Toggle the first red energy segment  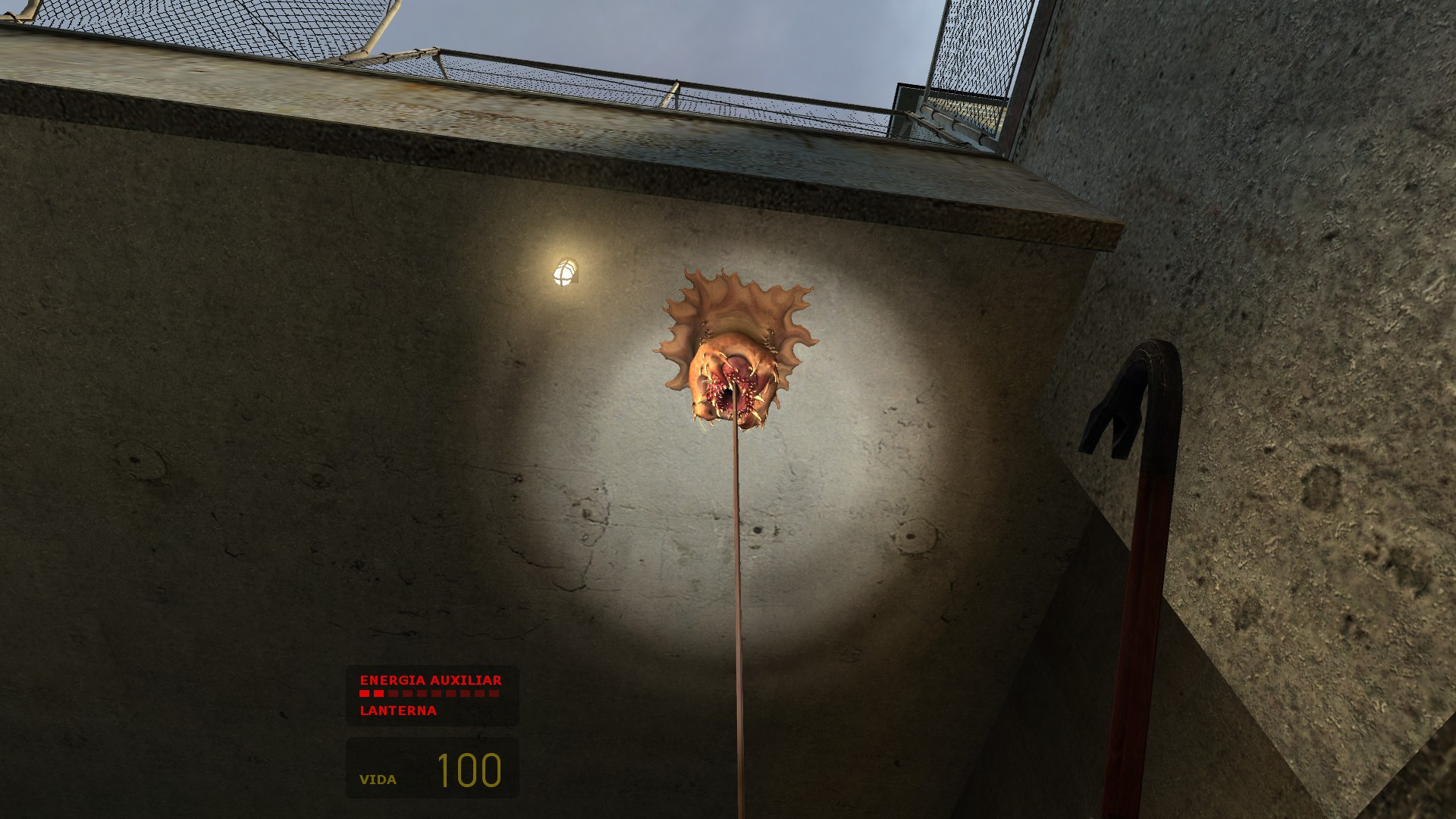(364, 693)
